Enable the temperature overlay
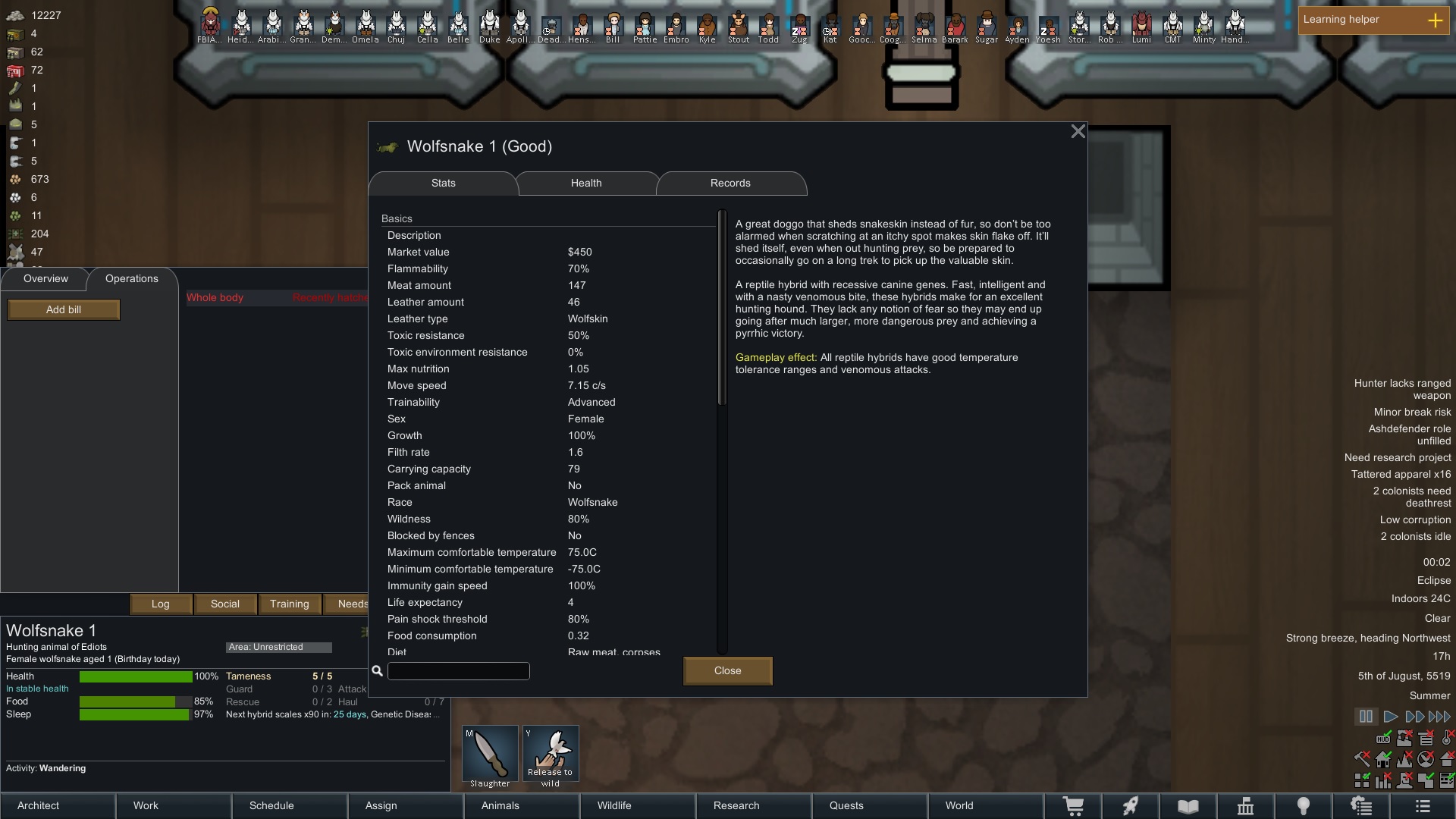 (1445, 739)
